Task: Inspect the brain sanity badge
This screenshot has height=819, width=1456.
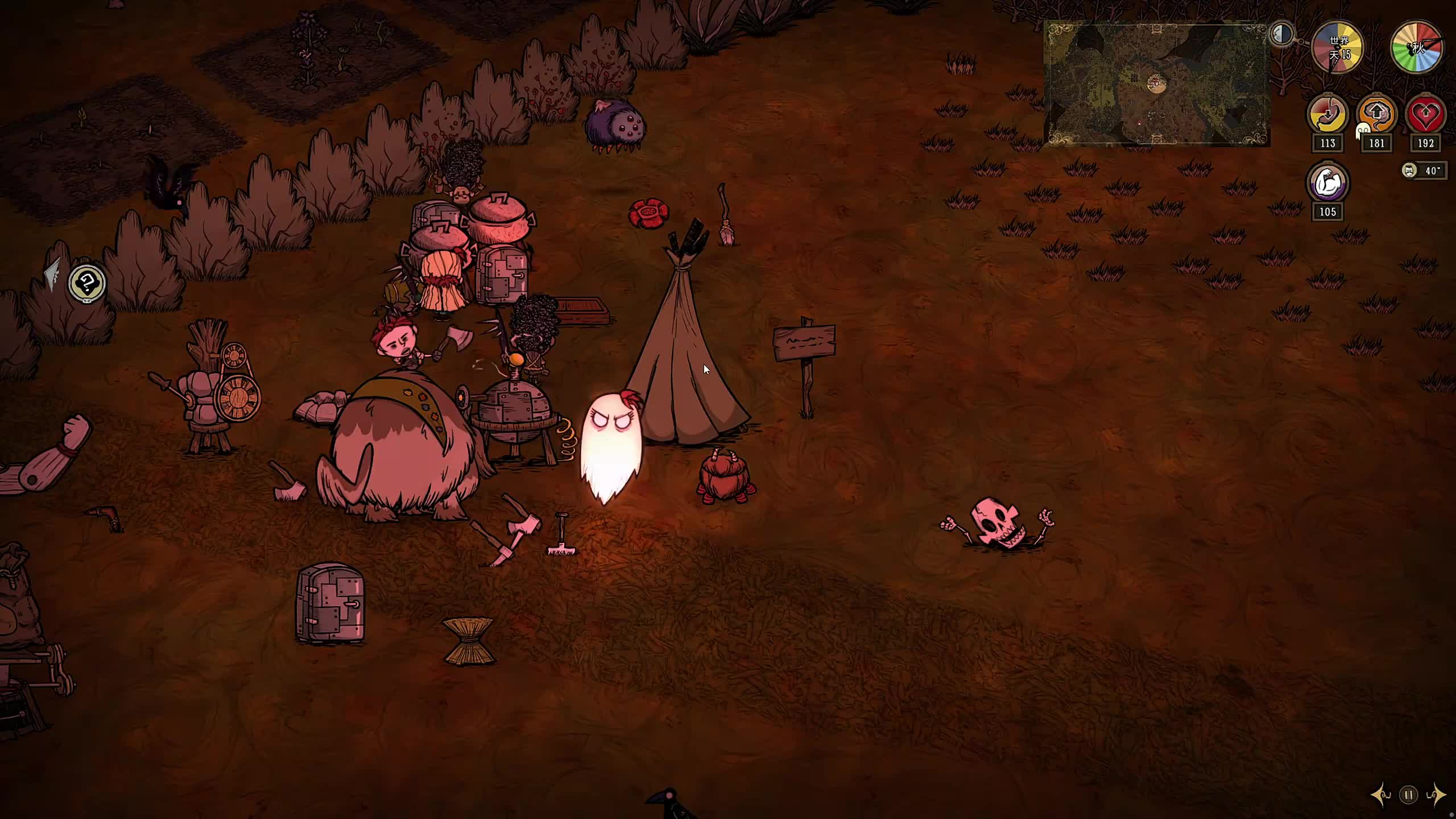Action: coord(1376,114)
